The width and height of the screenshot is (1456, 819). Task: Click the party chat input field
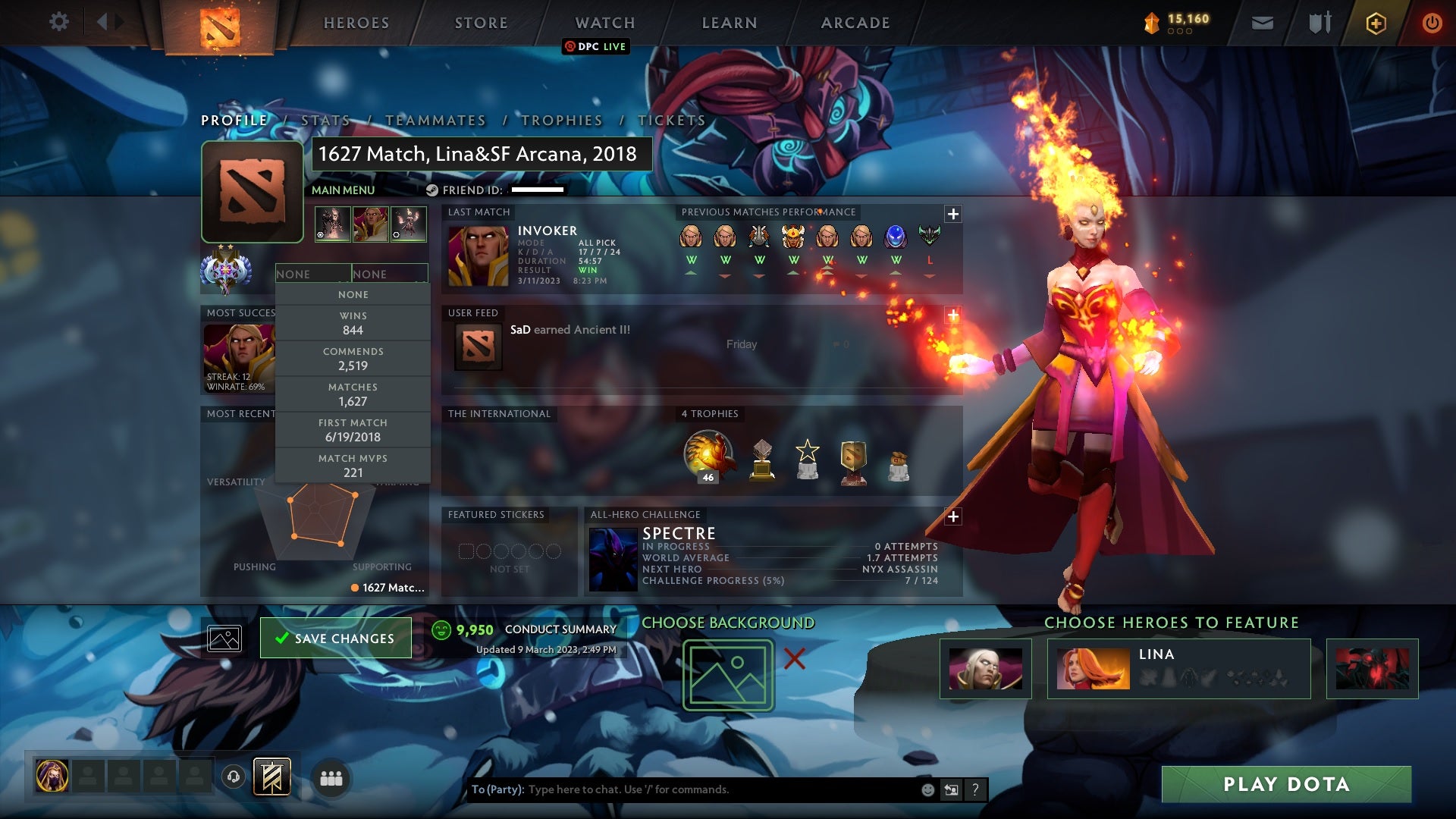tap(682, 789)
